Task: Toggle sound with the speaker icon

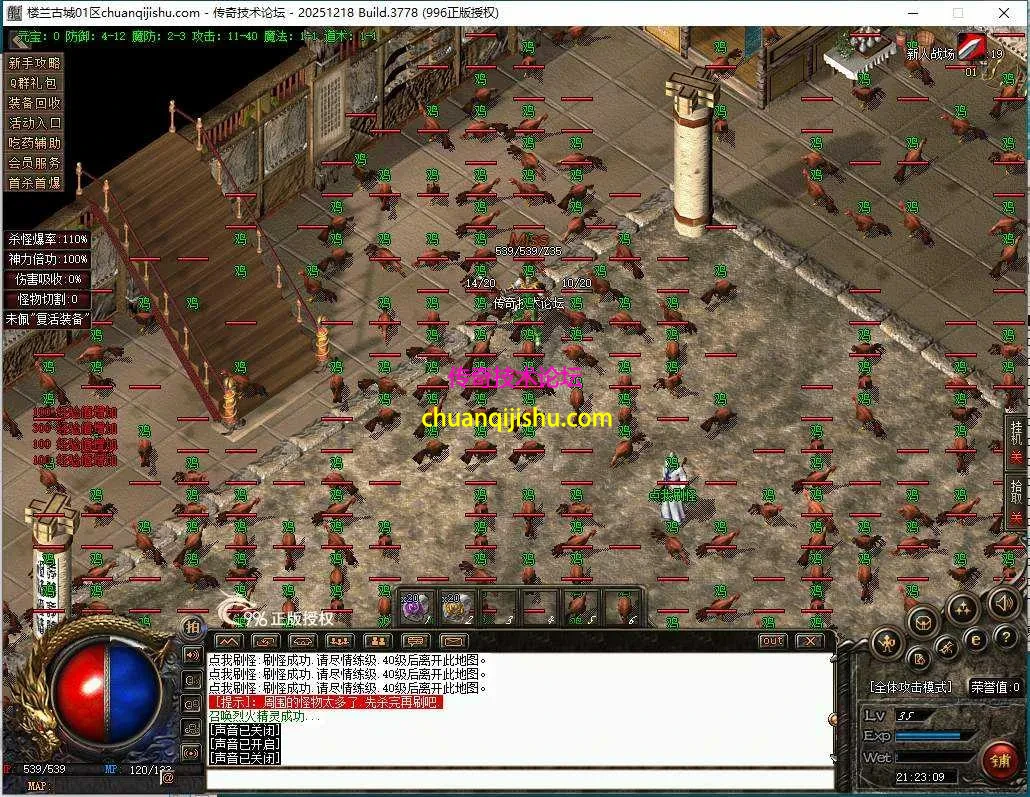Action: coord(1003,602)
